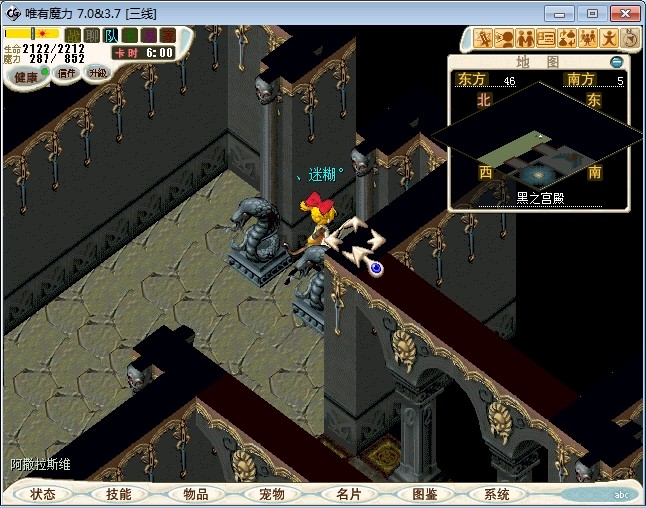Open the 技能 skills menu
Viewport: 646px width, 508px height.
pos(118,494)
